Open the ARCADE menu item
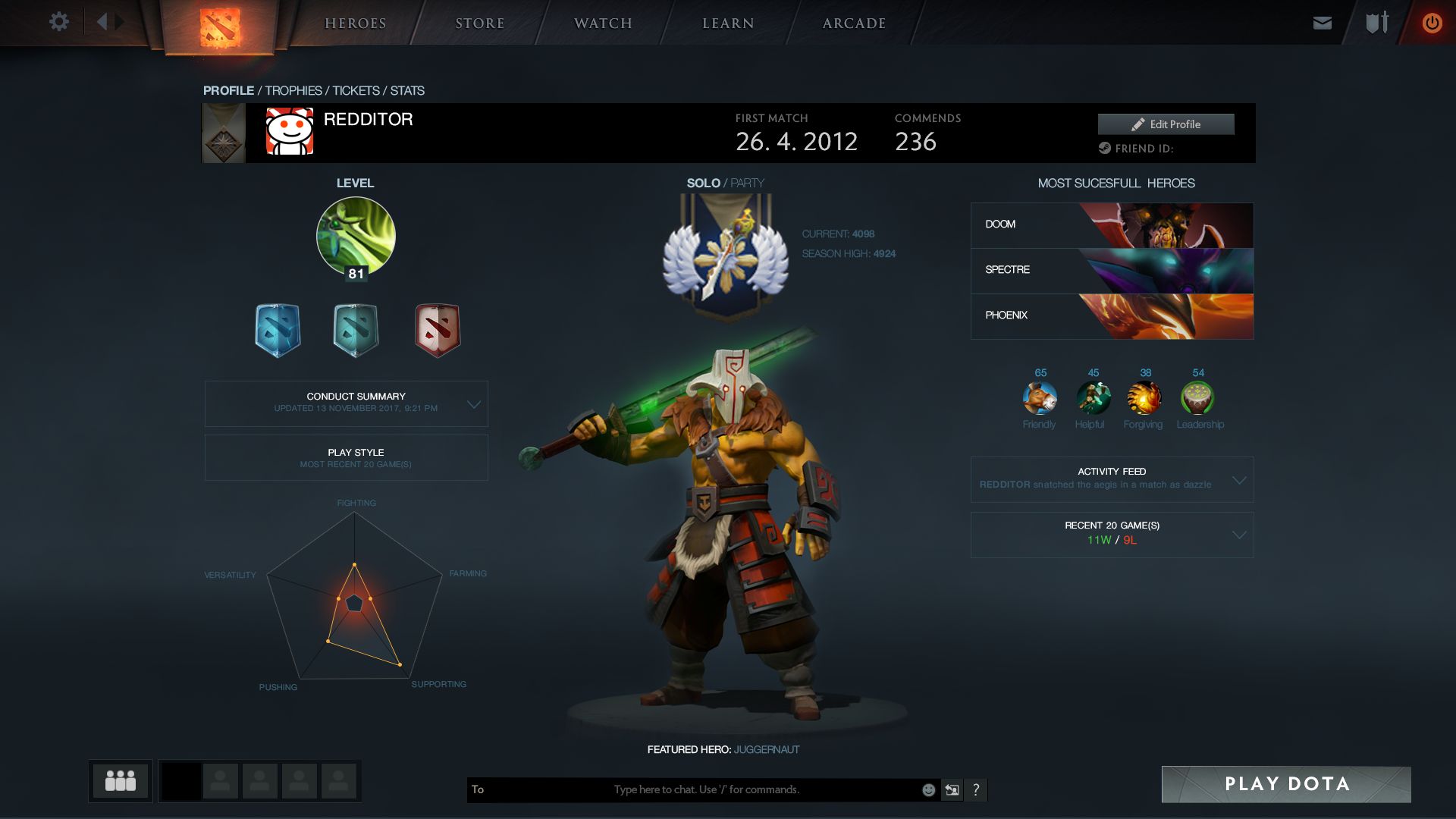 tap(853, 23)
